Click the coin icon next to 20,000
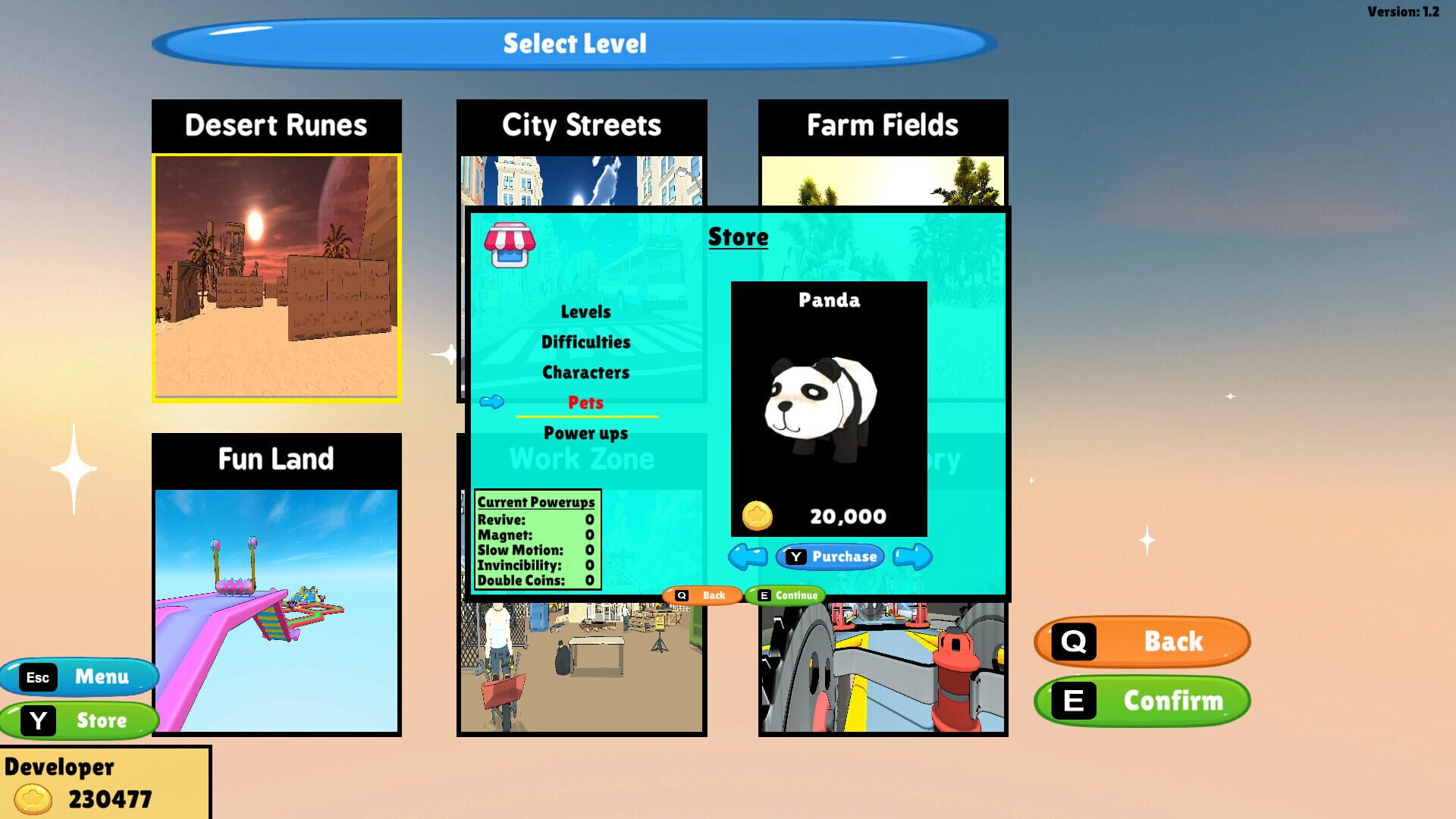This screenshot has width=1456, height=819. click(757, 515)
